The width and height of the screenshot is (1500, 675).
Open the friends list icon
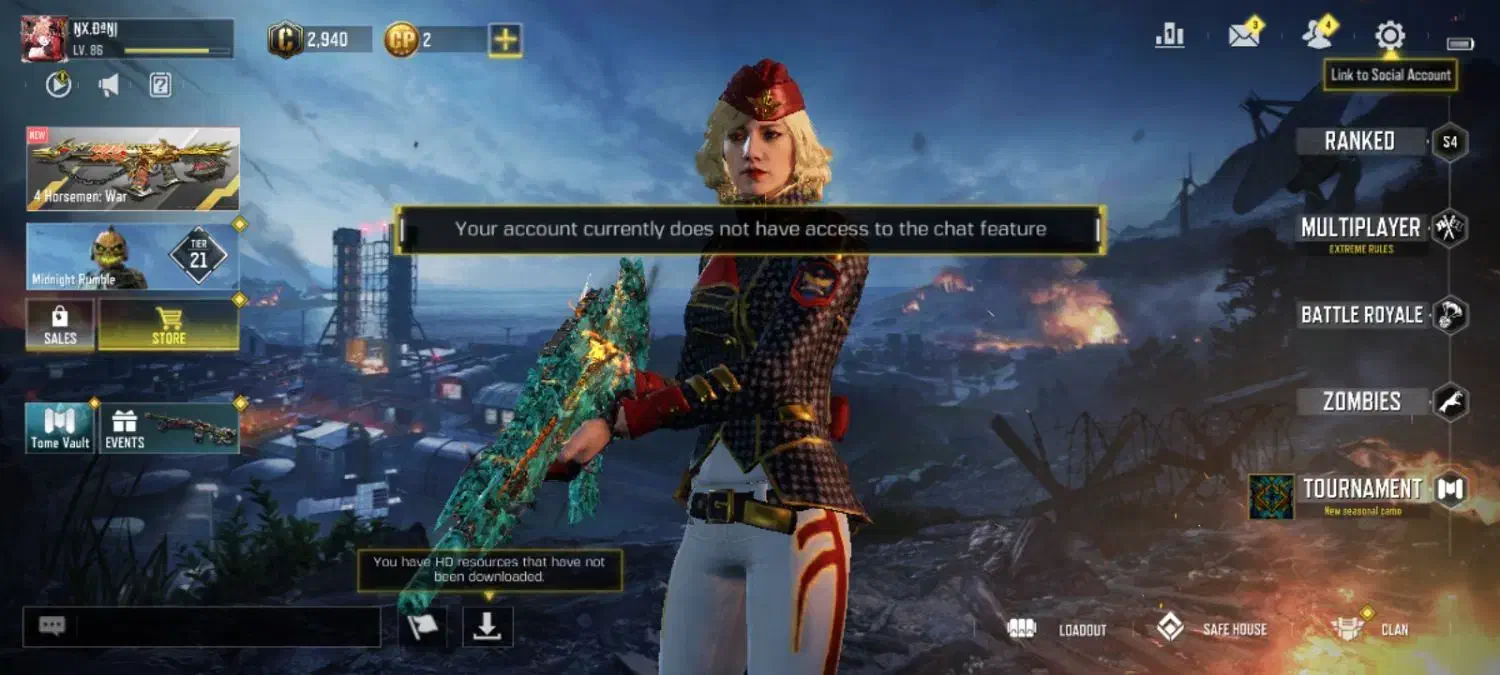click(1318, 36)
